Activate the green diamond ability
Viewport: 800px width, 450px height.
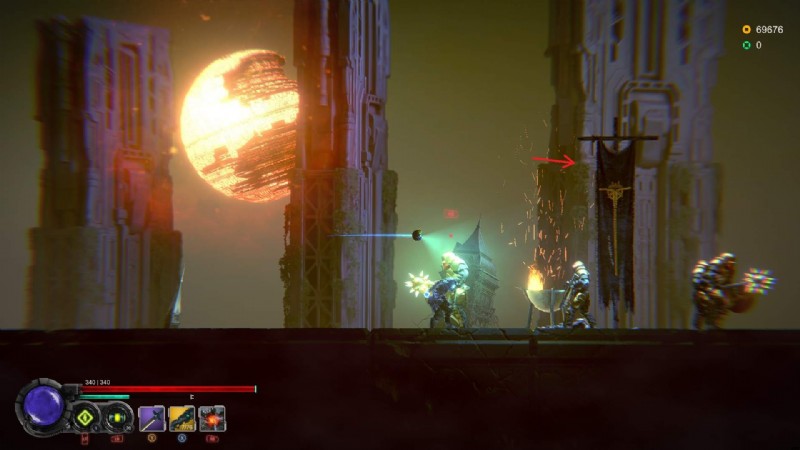click(84, 417)
